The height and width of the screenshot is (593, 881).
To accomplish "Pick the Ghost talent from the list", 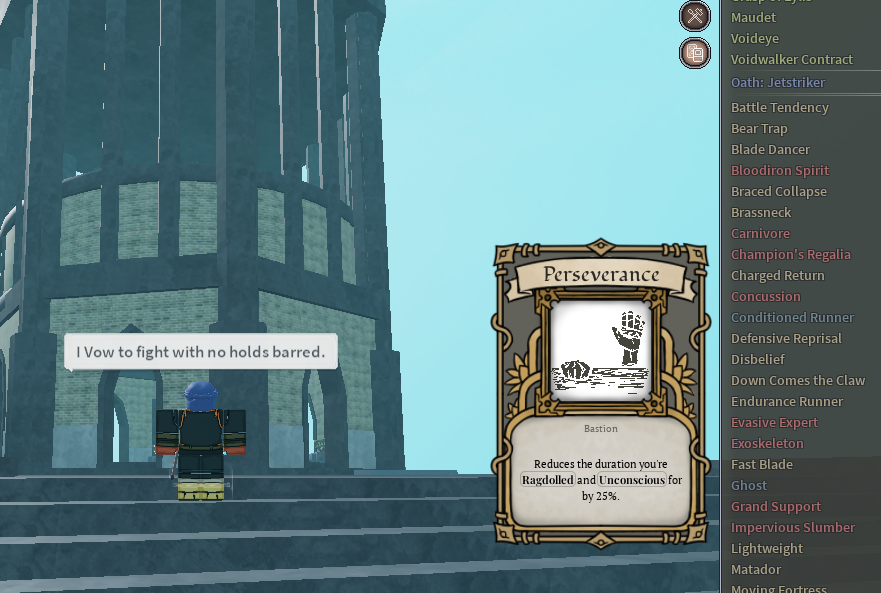I will pos(749,486).
